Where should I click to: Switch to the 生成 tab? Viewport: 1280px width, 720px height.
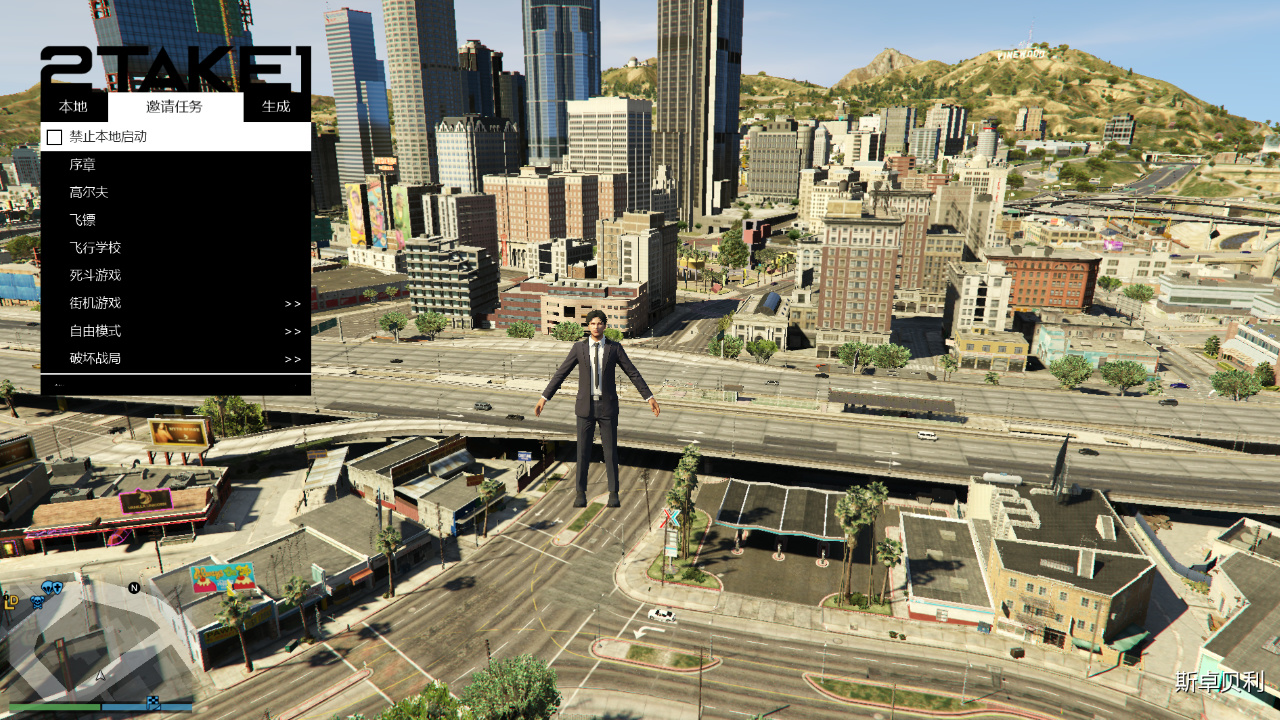[277, 106]
